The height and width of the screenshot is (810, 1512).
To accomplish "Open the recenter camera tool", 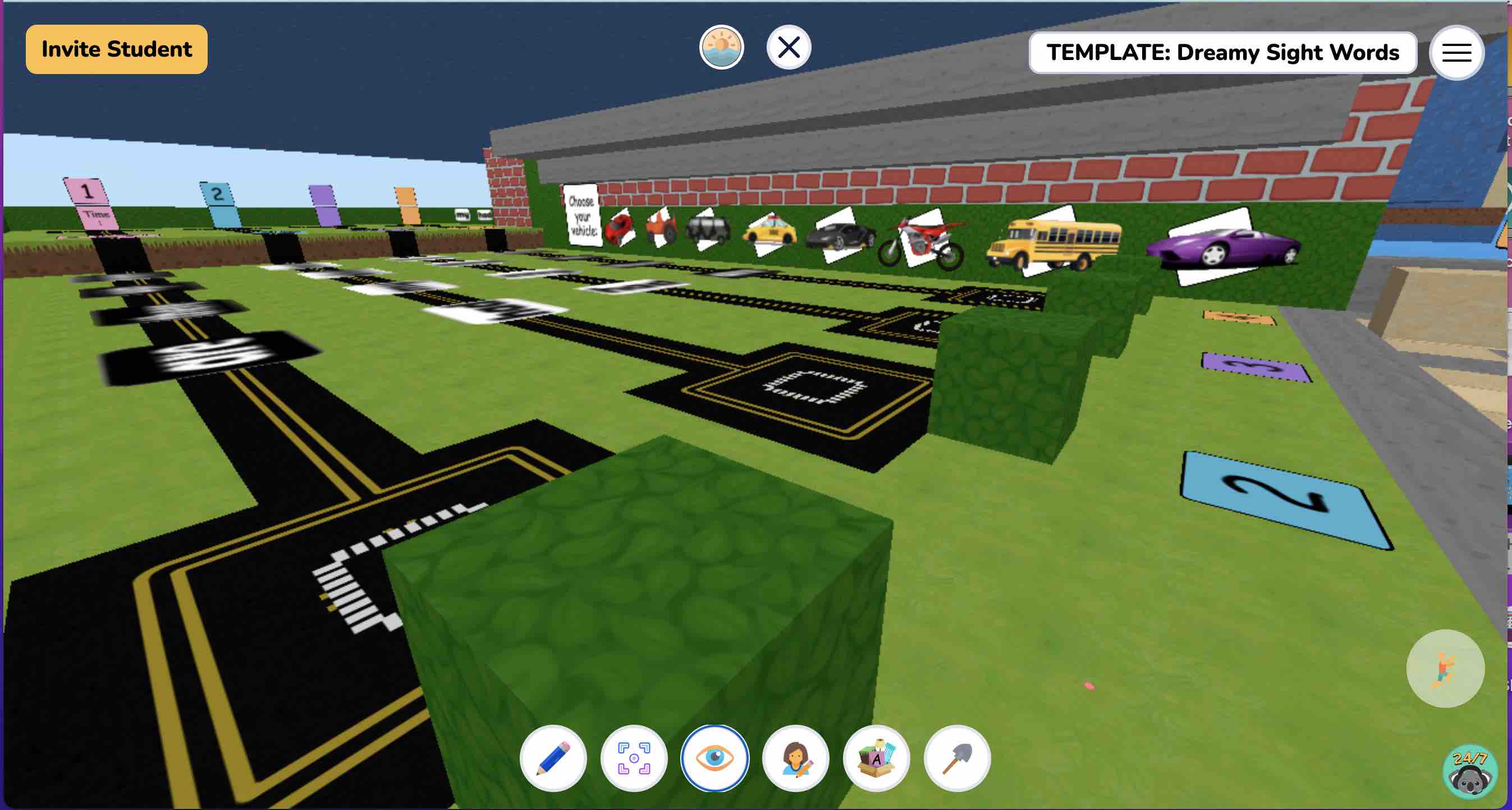I will 634,758.
